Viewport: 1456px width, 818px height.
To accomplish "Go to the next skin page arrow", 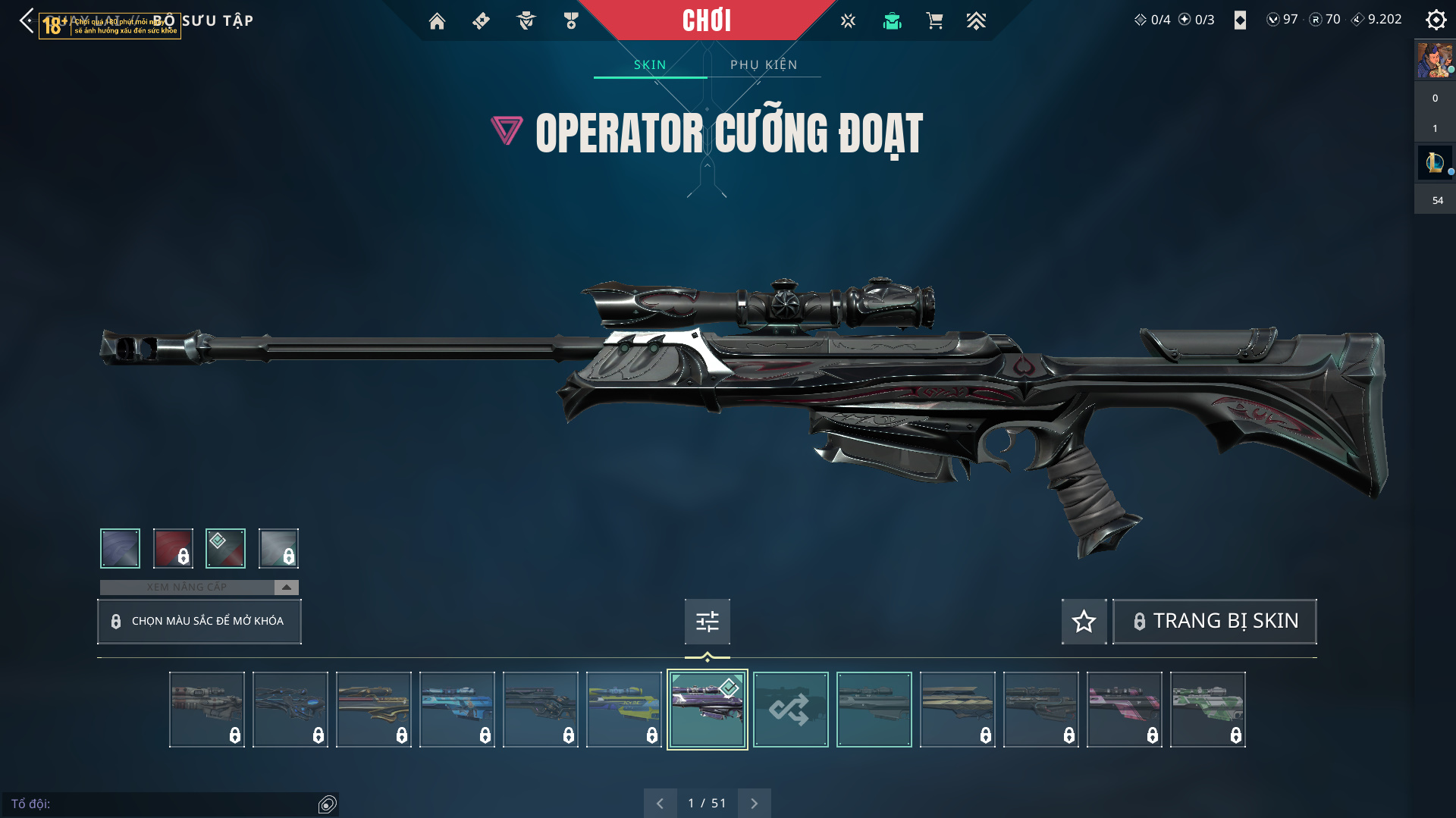I will (x=754, y=804).
